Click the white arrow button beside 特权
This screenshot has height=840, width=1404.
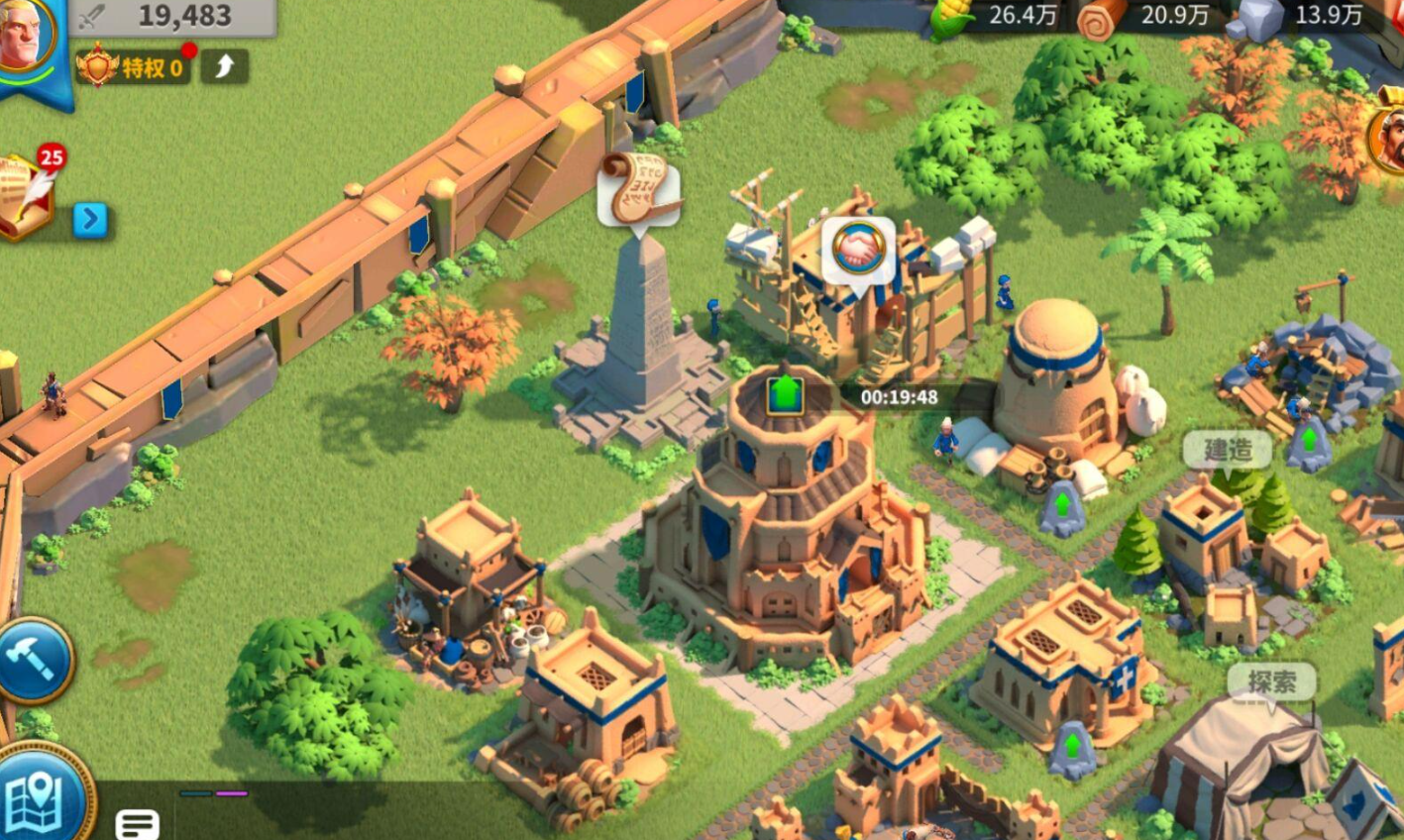pyautogui.click(x=224, y=66)
